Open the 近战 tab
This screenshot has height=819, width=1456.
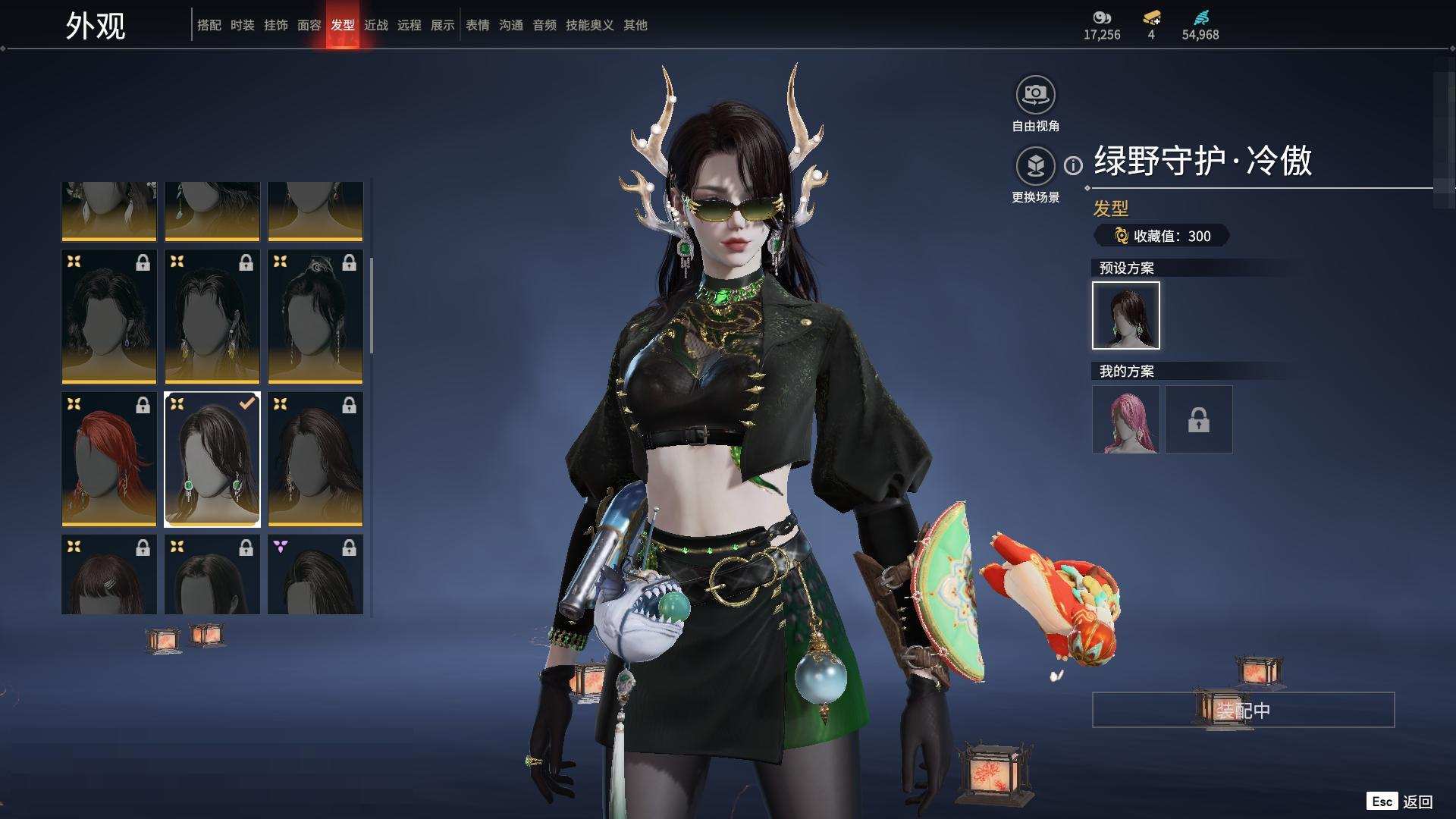coord(375,25)
